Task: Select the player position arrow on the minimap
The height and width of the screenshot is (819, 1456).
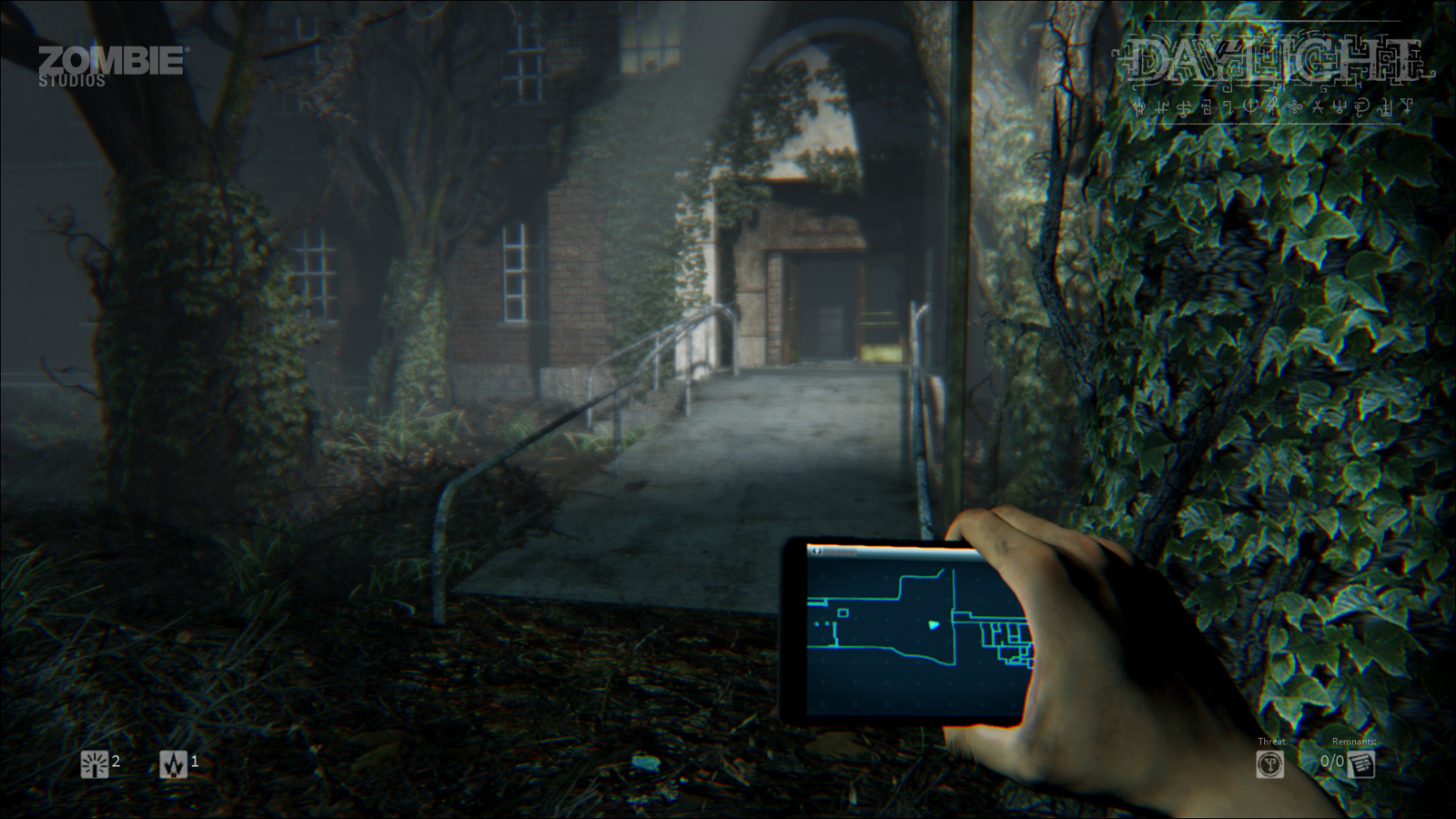Action: [933, 626]
